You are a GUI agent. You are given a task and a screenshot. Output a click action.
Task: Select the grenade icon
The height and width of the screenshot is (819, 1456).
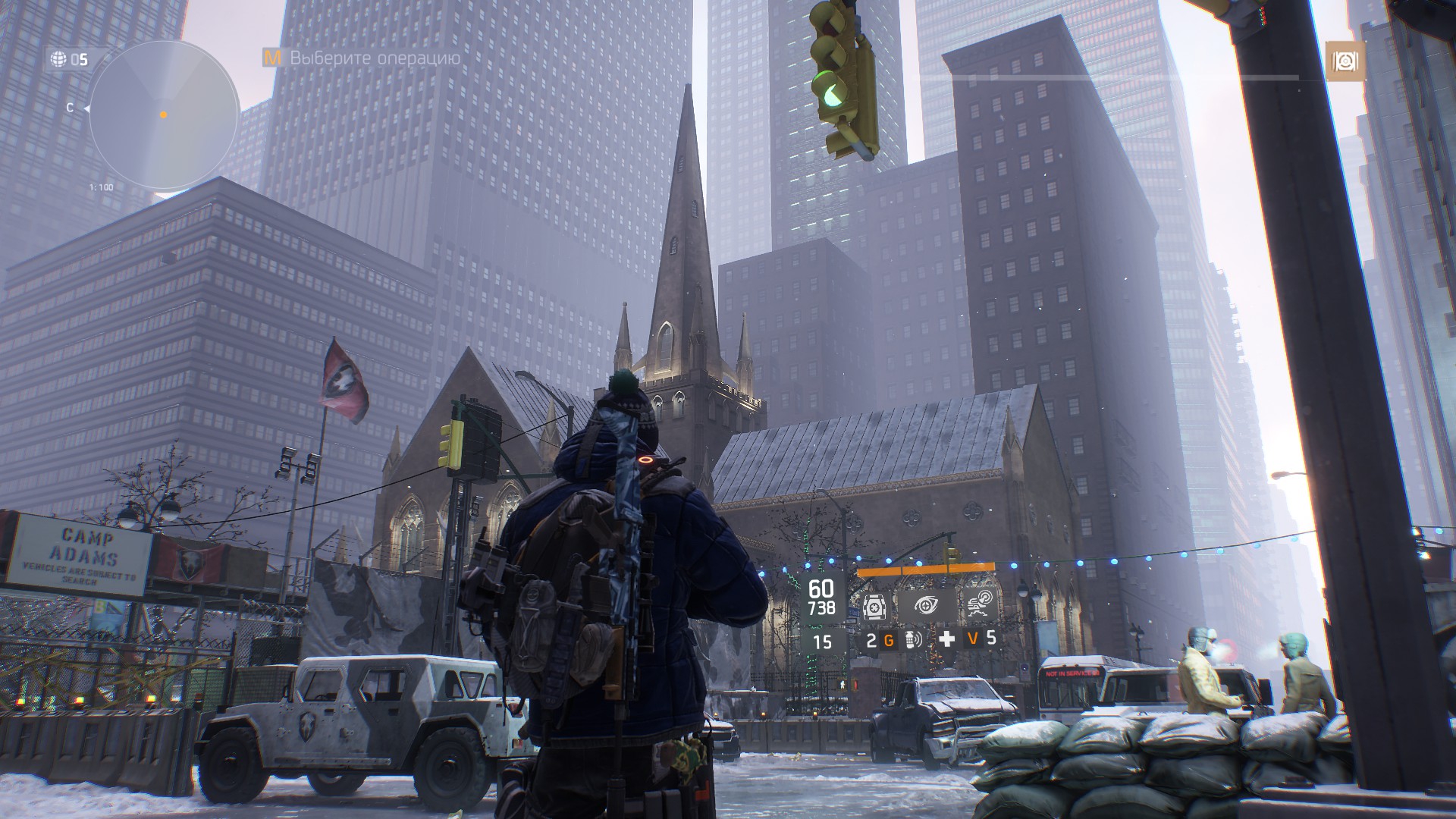912,641
